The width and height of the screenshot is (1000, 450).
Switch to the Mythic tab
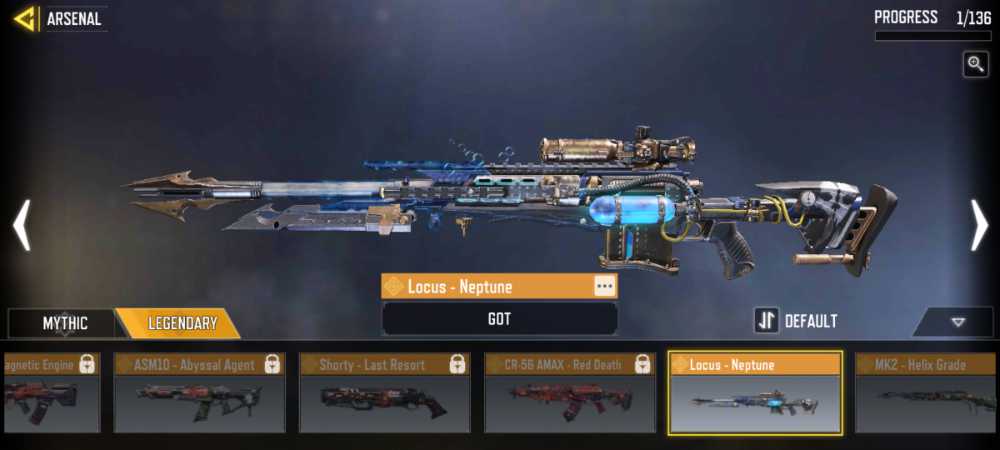[x=64, y=323]
